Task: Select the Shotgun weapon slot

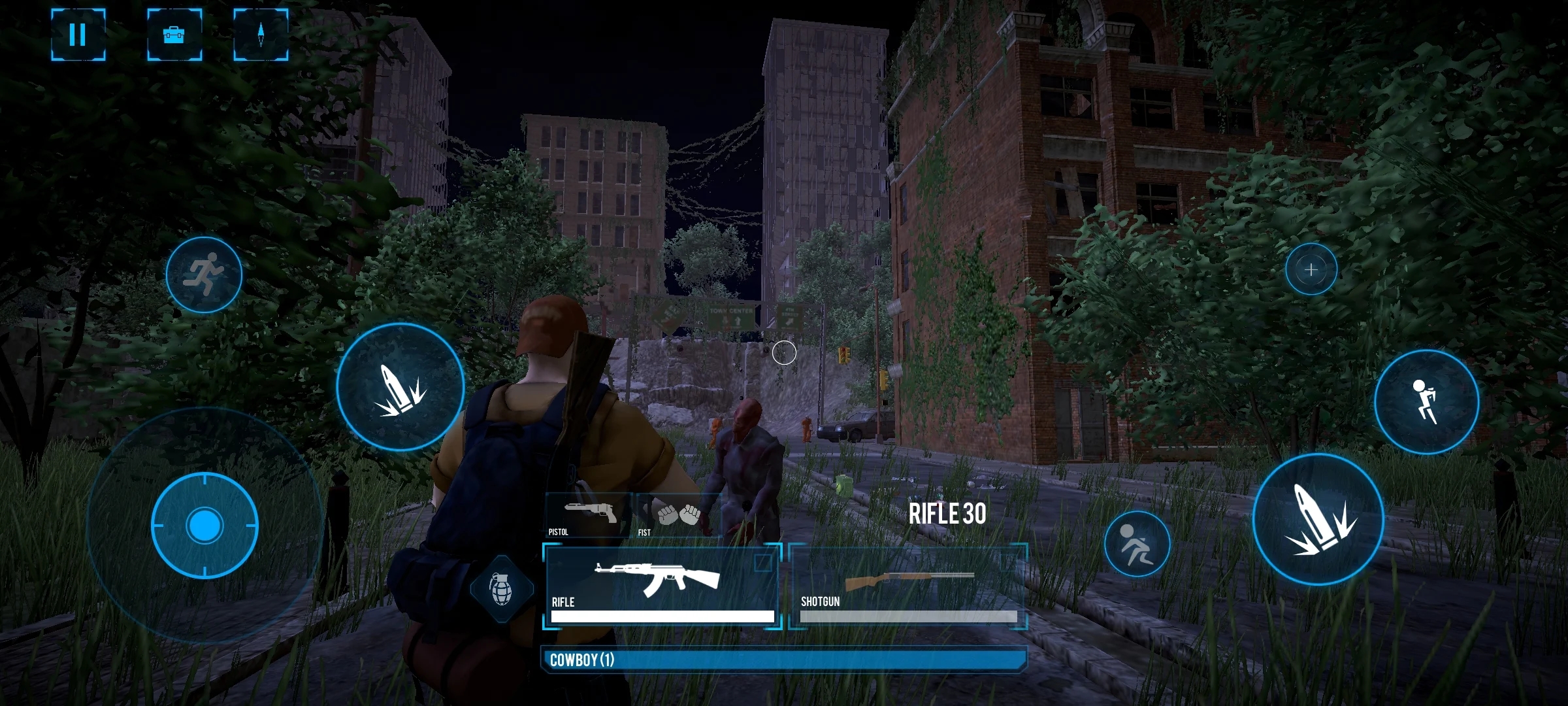Action: coord(908,586)
